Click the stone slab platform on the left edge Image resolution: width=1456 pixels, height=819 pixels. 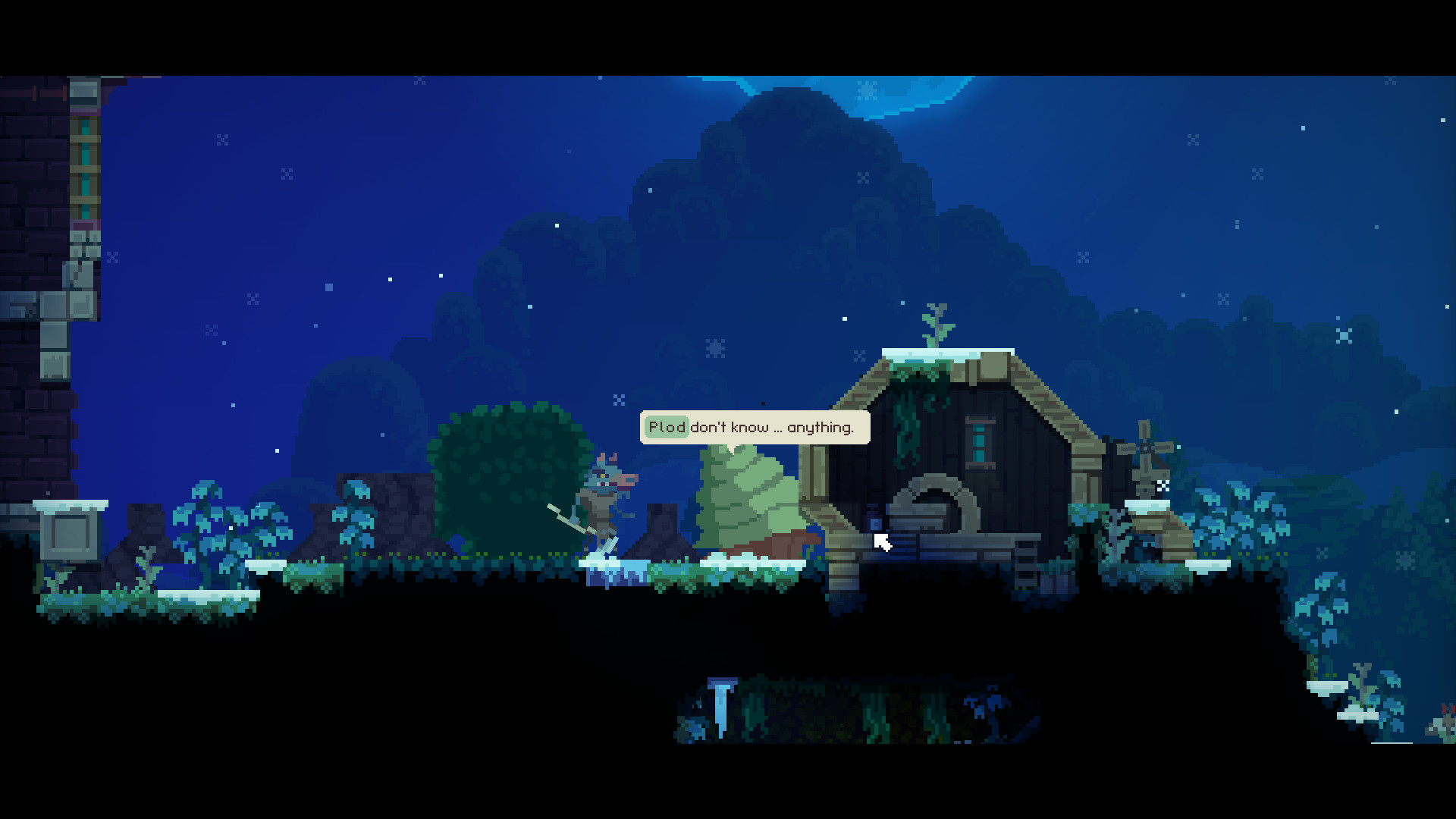point(68,535)
